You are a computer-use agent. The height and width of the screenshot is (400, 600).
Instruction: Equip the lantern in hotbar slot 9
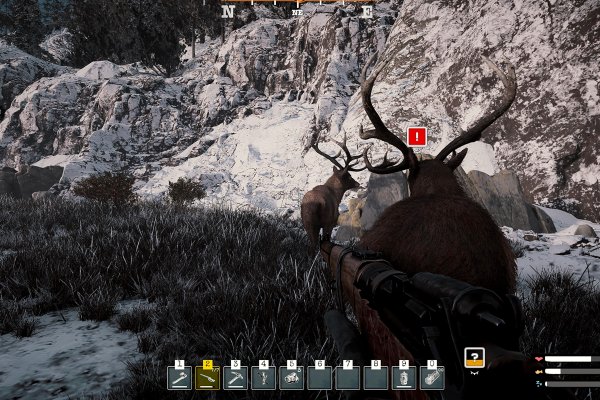[x=404, y=378]
